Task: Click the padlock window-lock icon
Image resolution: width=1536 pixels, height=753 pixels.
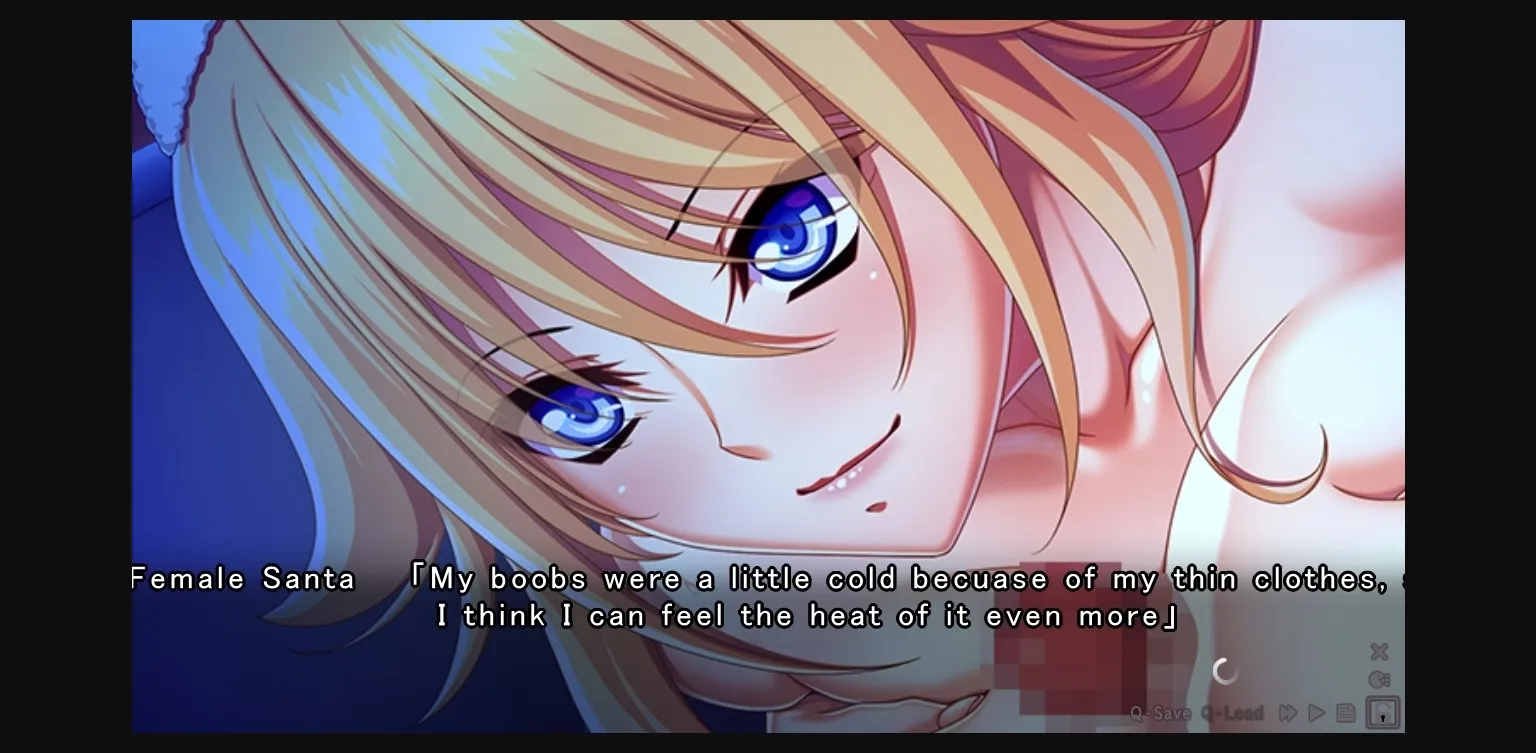Action: pyautogui.click(x=1381, y=712)
